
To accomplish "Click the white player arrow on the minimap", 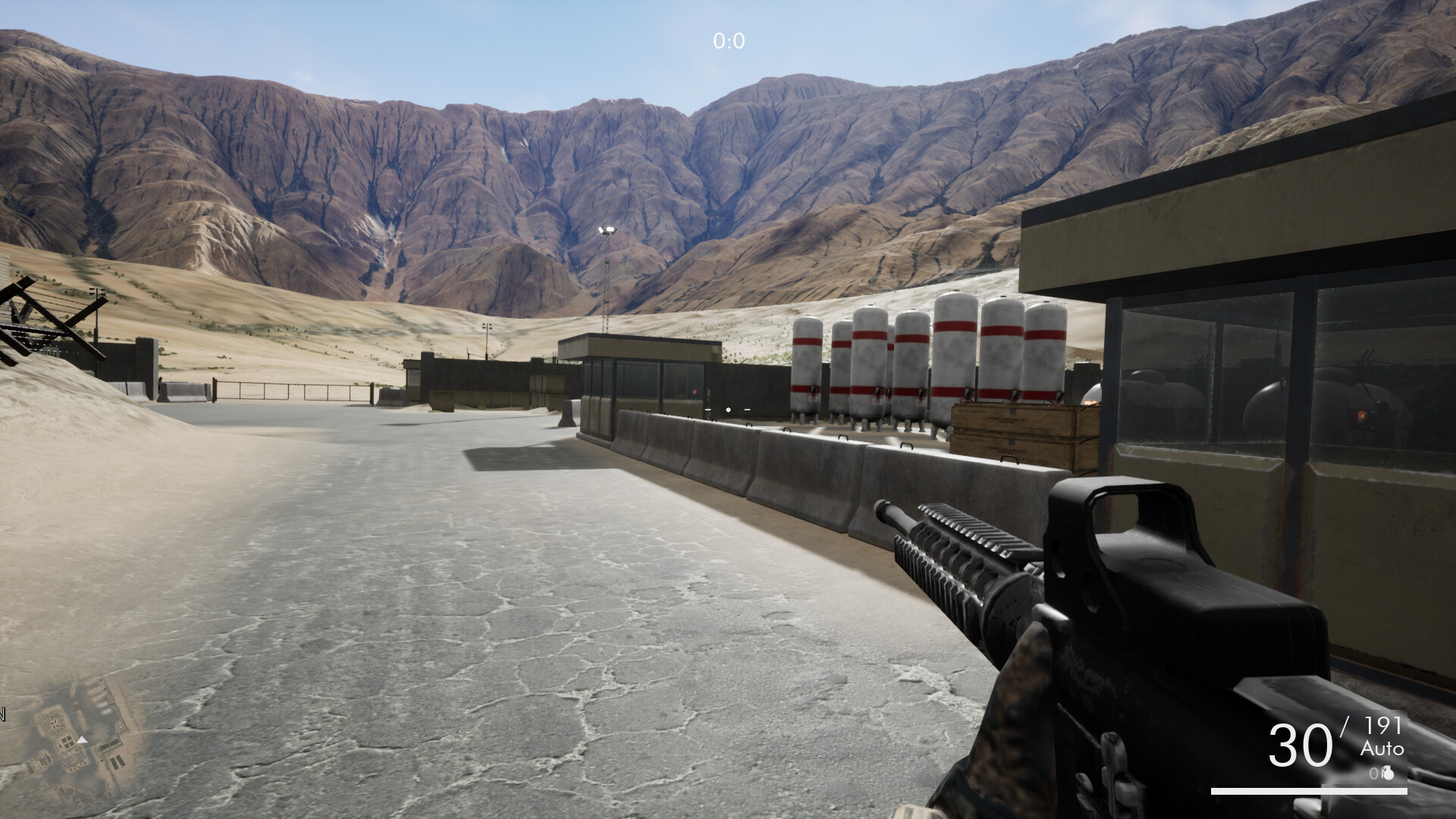I will (82, 740).
